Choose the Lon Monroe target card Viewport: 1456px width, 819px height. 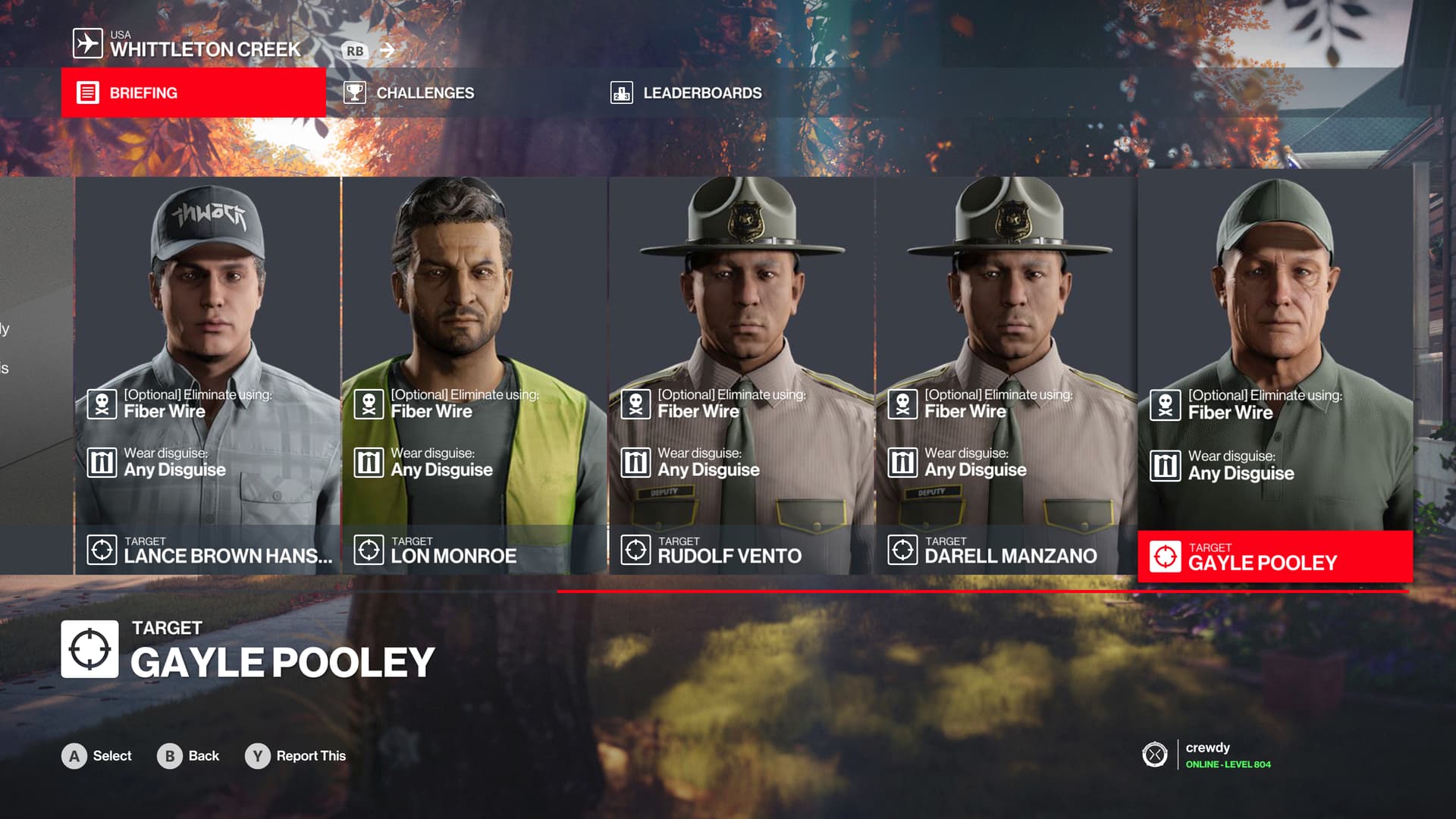click(475, 375)
